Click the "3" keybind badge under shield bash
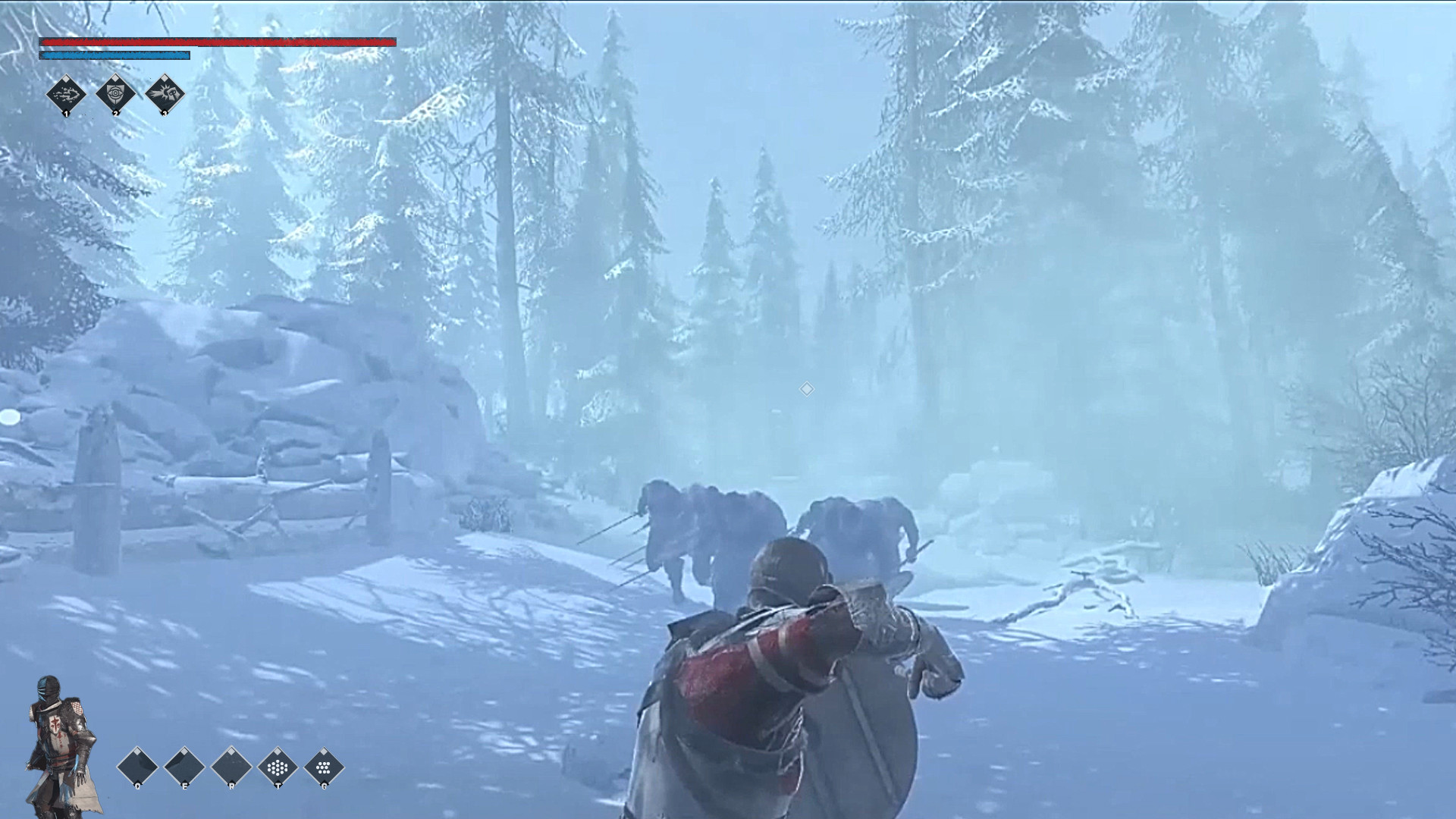The image size is (1456, 819). pos(165,114)
